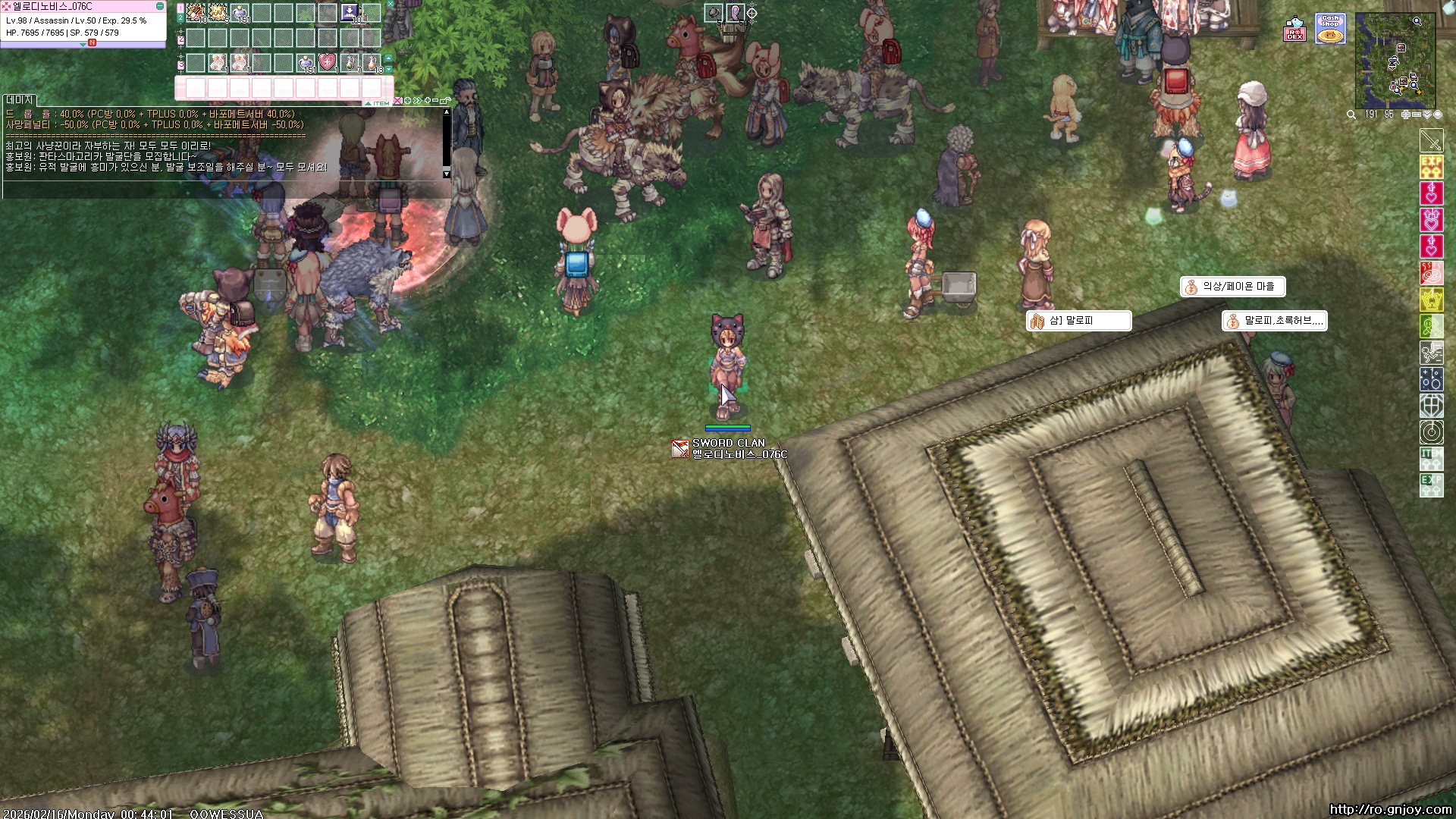Toggle the ITEM label on the hotbar
The height and width of the screenshot is (819, 1456).
click(x=381, y=103)
